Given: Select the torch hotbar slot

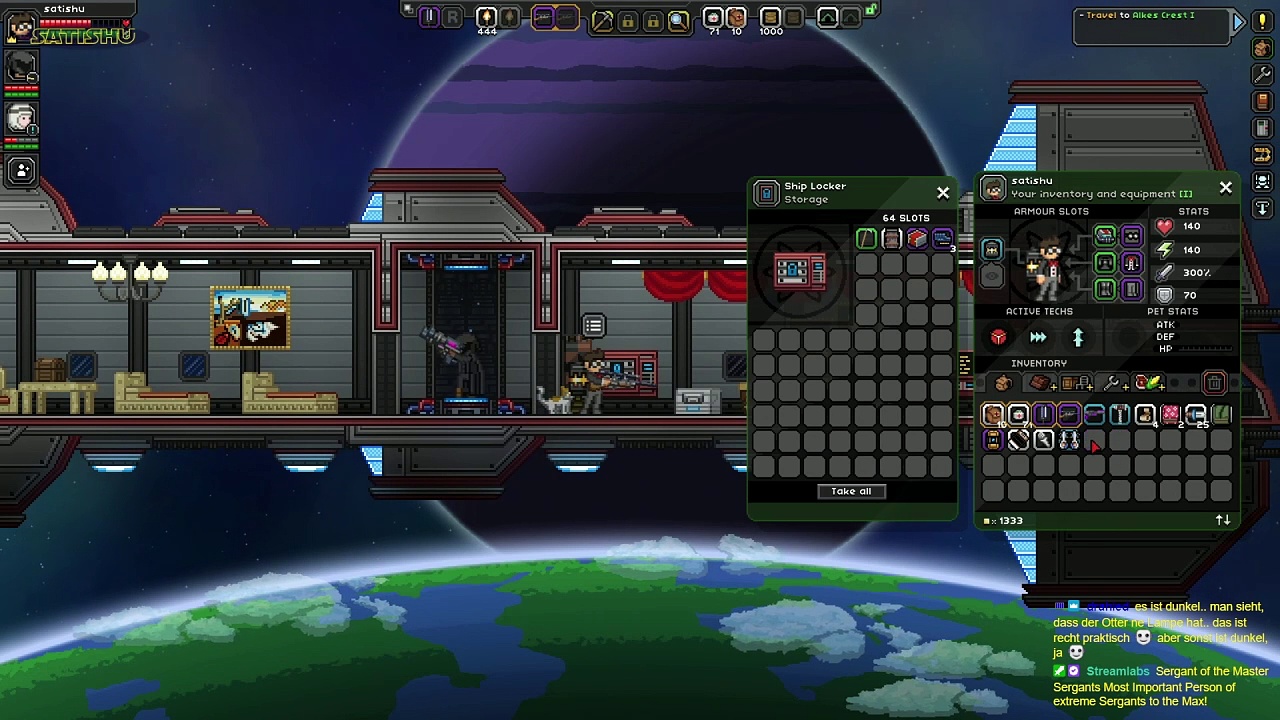Looking at the screenshot, I should (486, 17).
